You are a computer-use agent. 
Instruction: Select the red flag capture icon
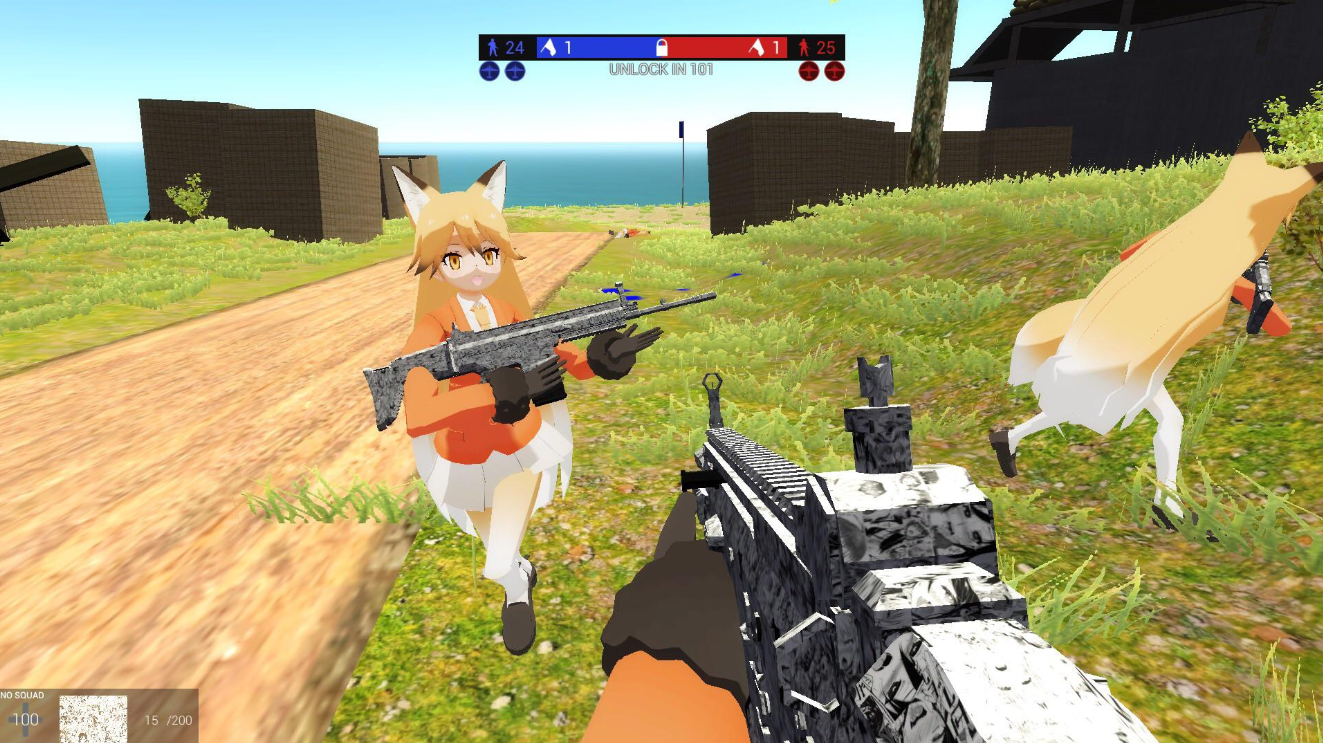pyautogui.click(x=756, y=47)
